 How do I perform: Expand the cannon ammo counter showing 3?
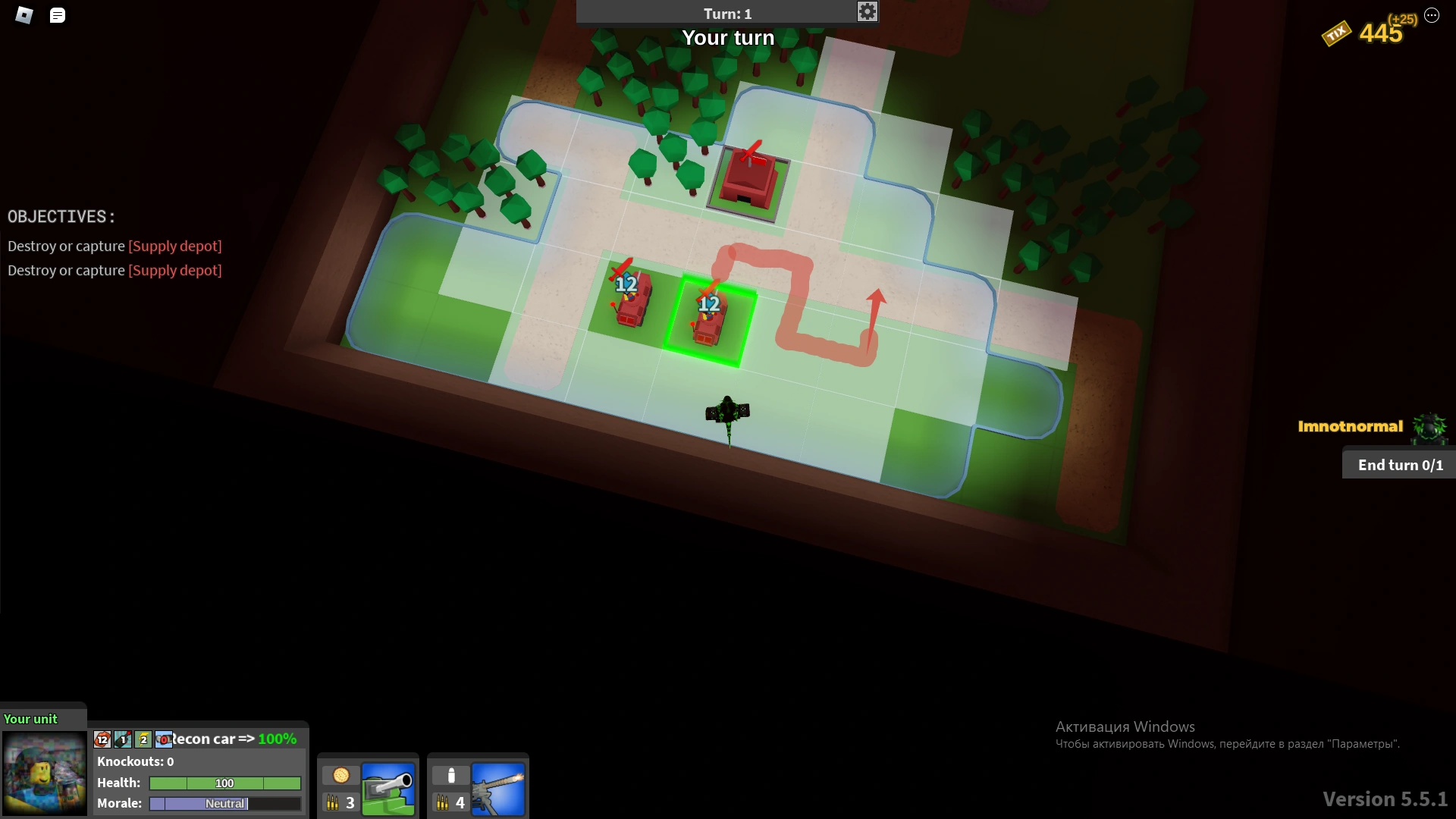click(340, 802)
